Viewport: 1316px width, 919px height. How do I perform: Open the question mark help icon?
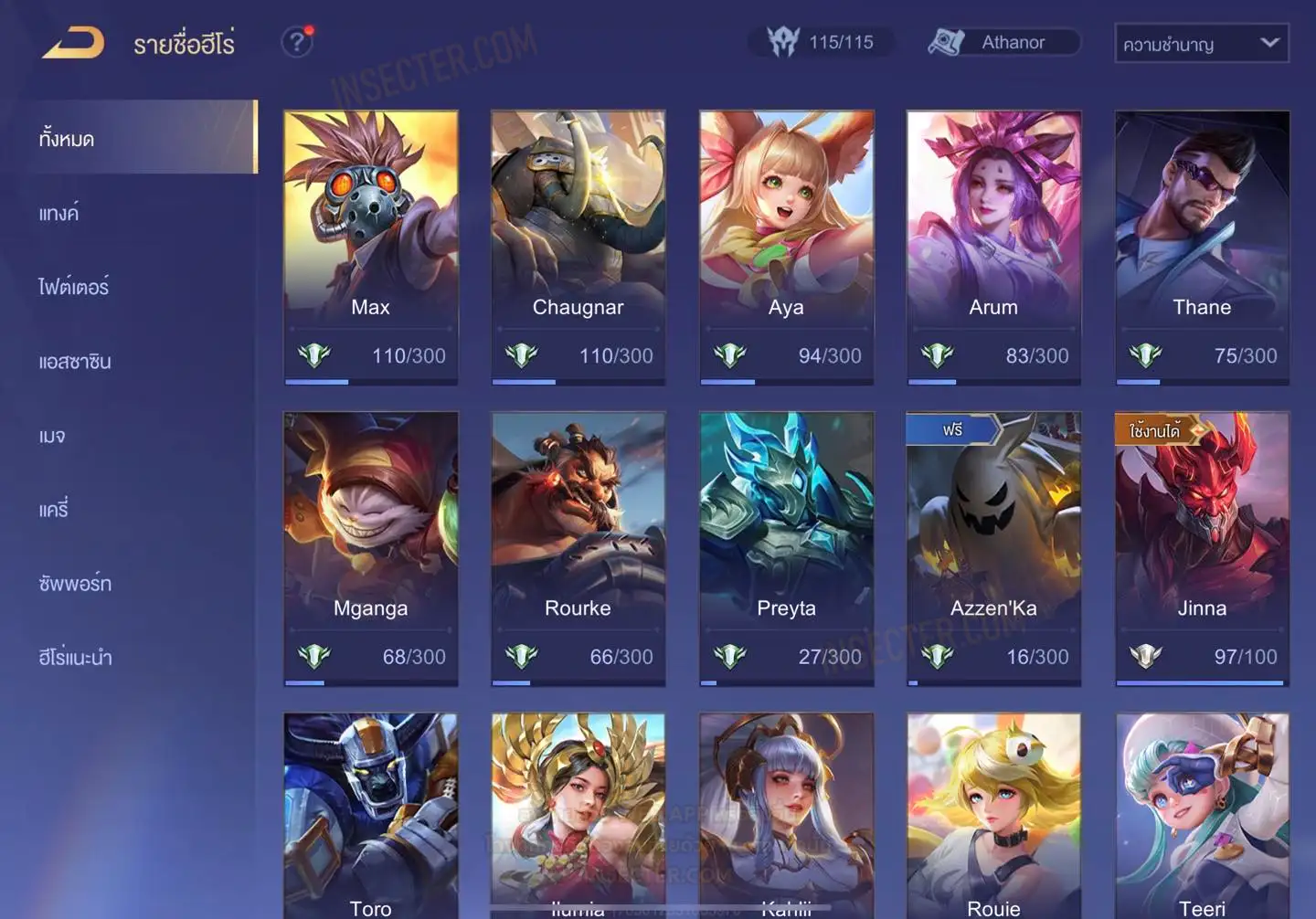click(297, 42)
